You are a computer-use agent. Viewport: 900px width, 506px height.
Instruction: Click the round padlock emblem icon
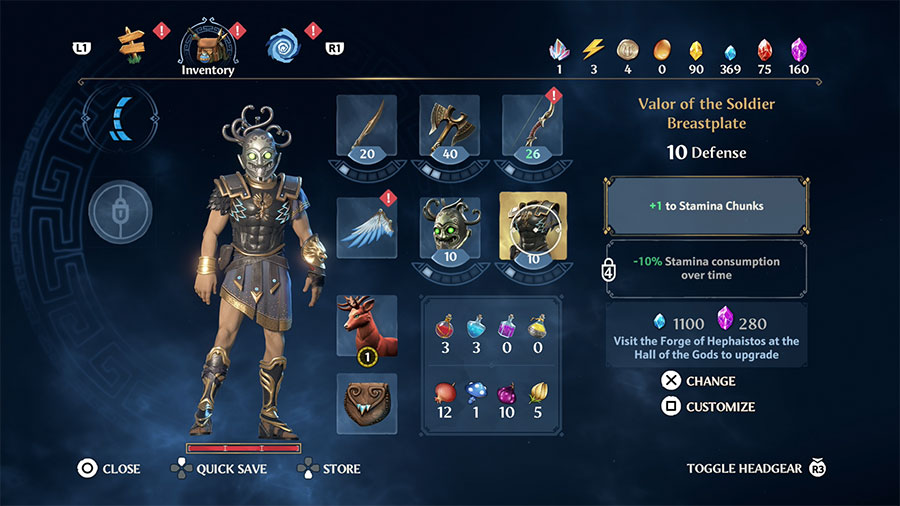click(120, 211)
